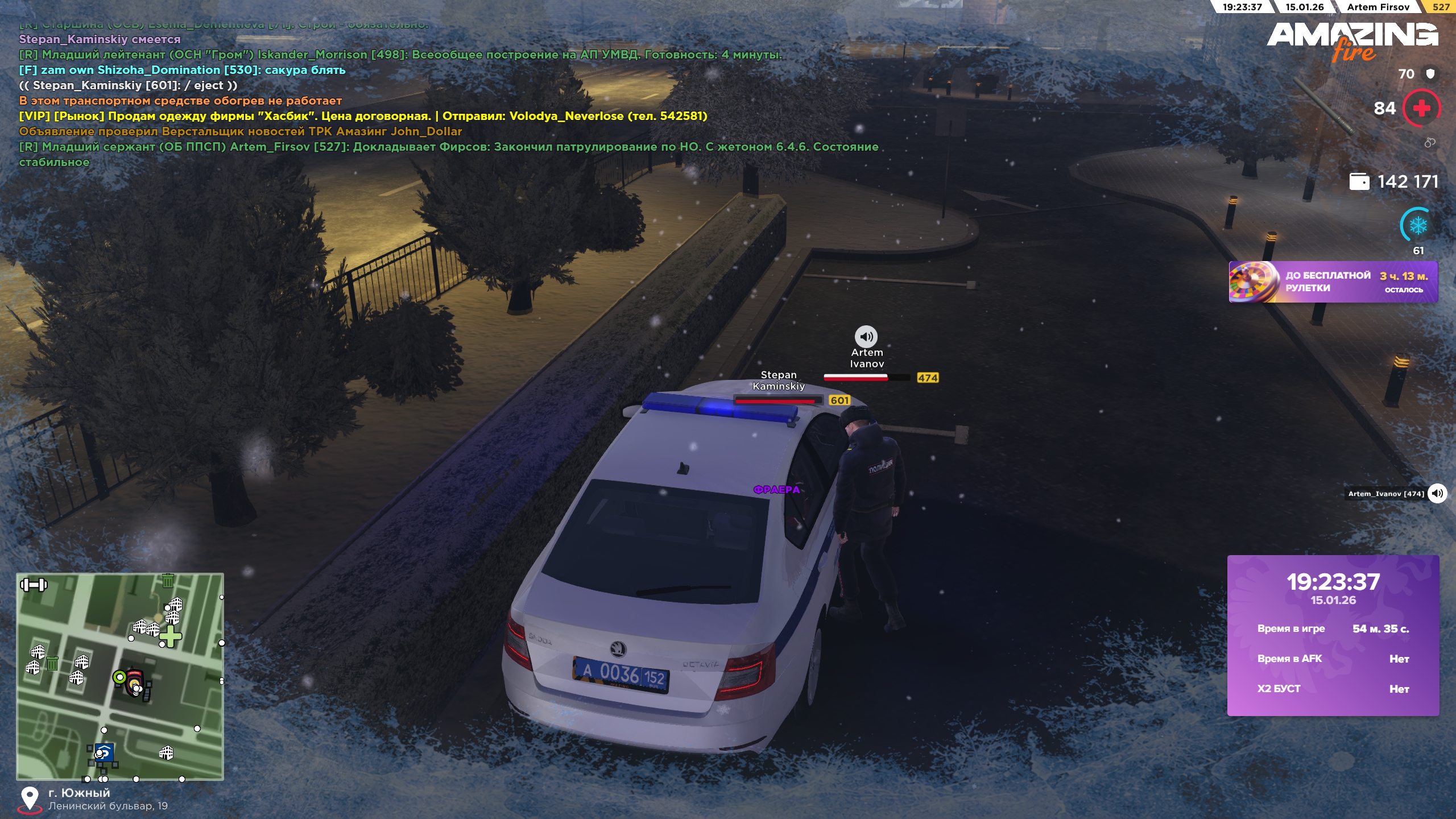
Task: Click the VIP market ad chat message
Action: point(363,116)
